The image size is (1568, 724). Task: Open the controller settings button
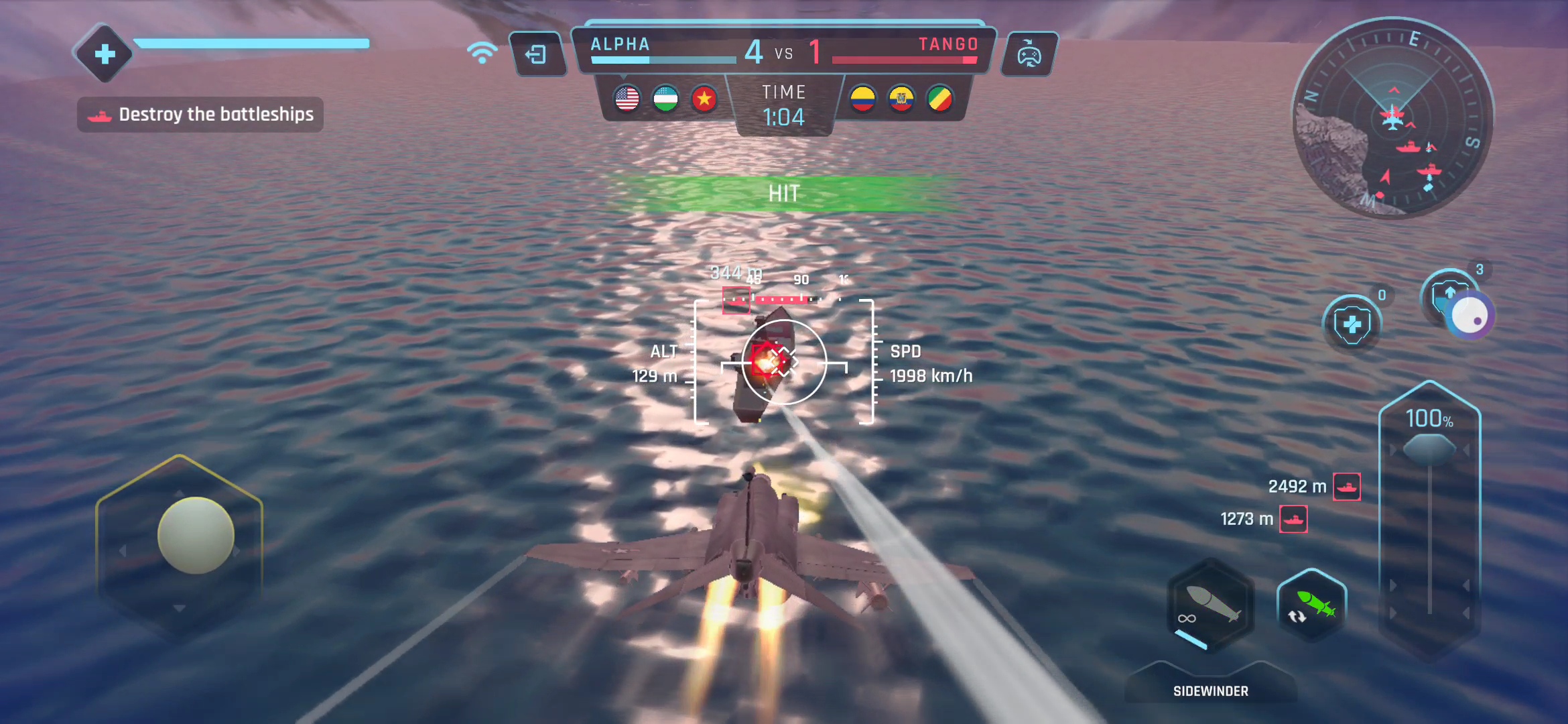click(x=1029, y=54)
